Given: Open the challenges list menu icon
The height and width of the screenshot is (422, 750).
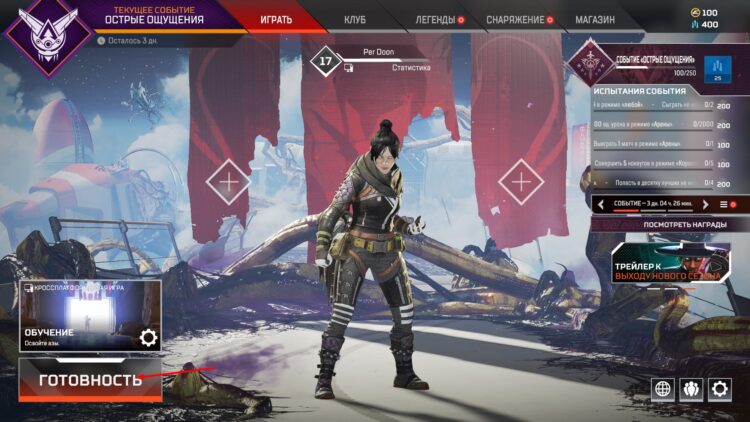Looking at the screenshot, I should (724, 204).
